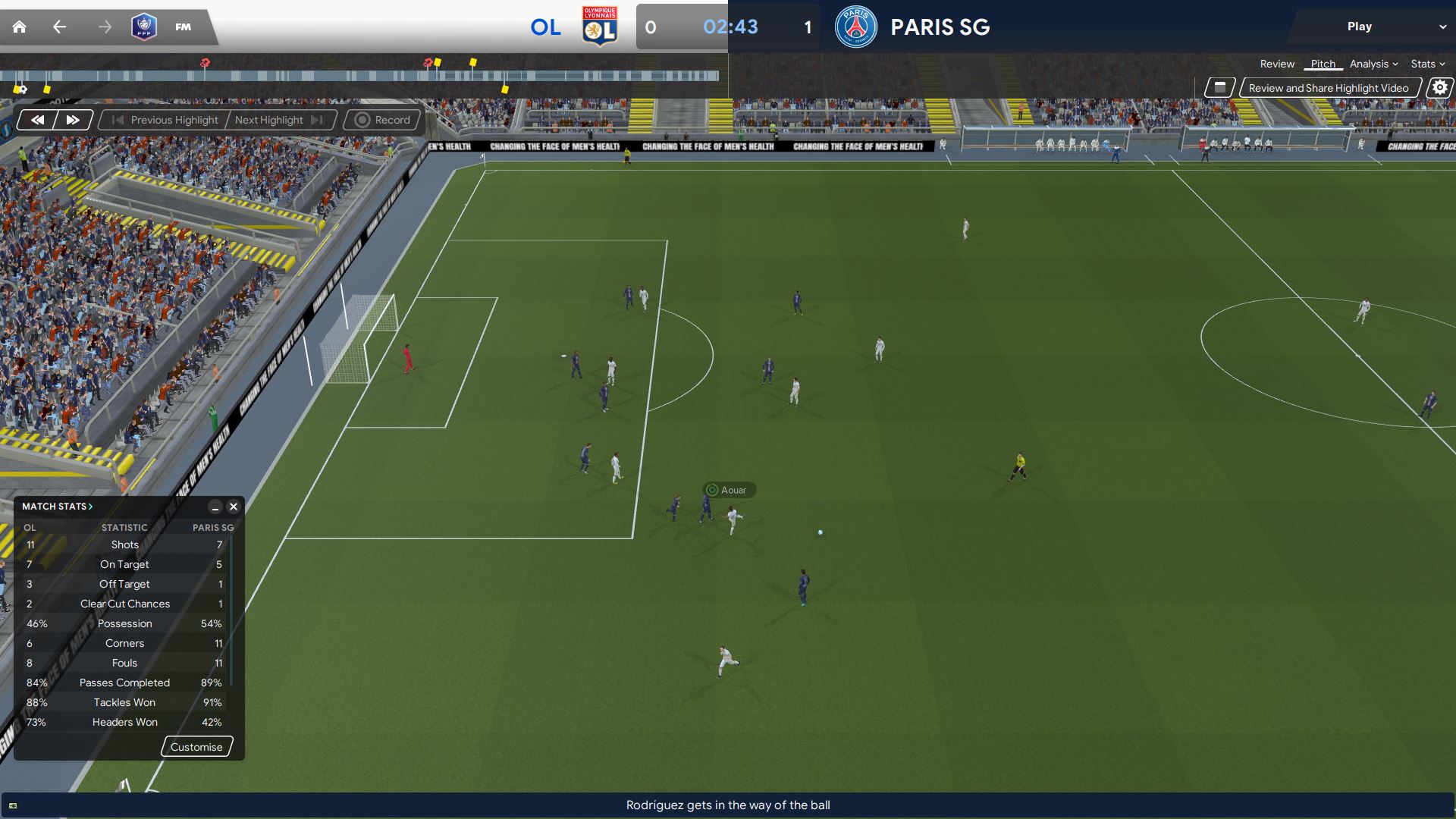Screen dimensions: 1456x819
Task: Customise the match stats panel
Action: coord(196,747)
